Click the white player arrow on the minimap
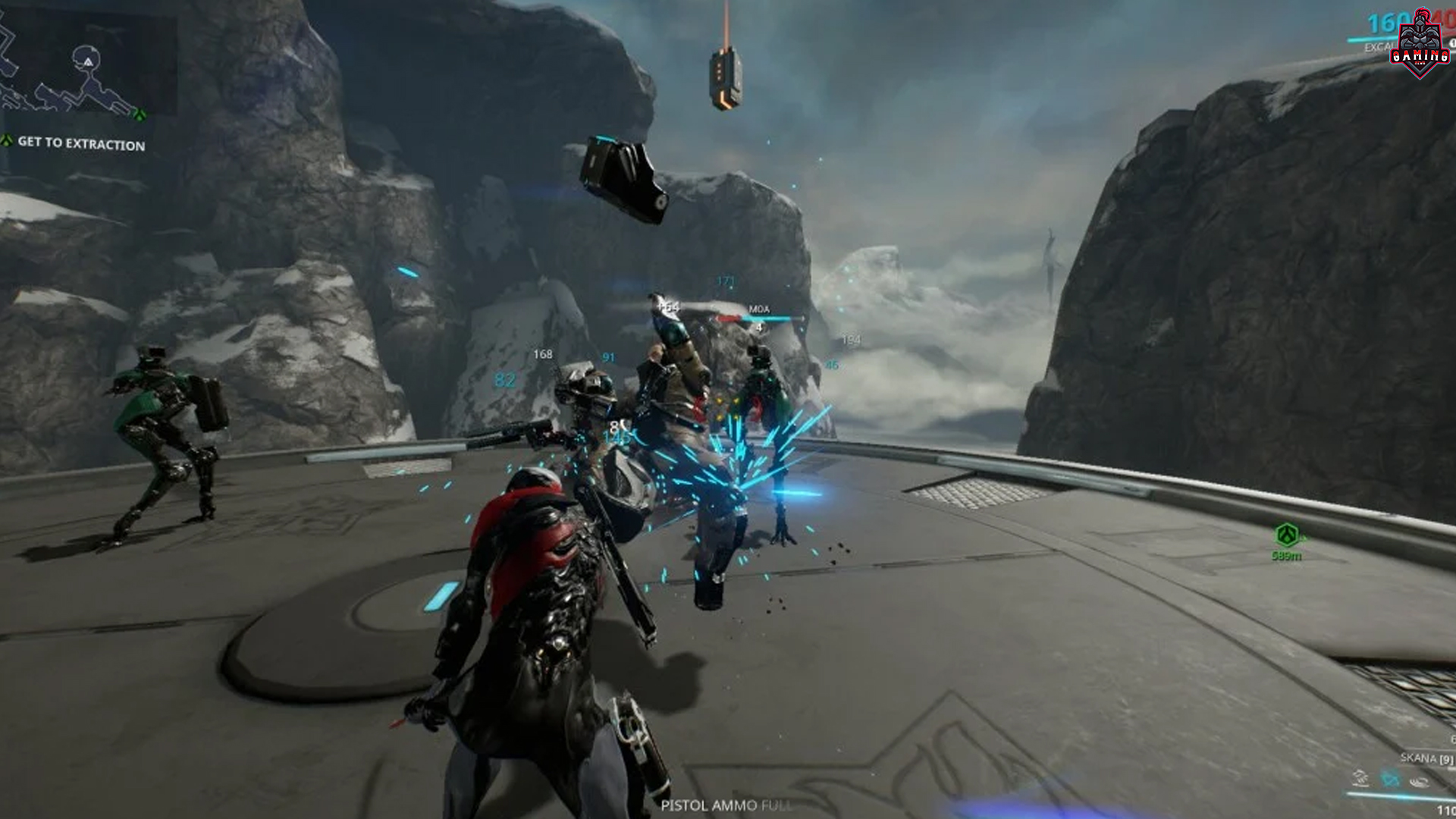The height and width of the screenshot is (819, 1456). click(x=88, y=61)
